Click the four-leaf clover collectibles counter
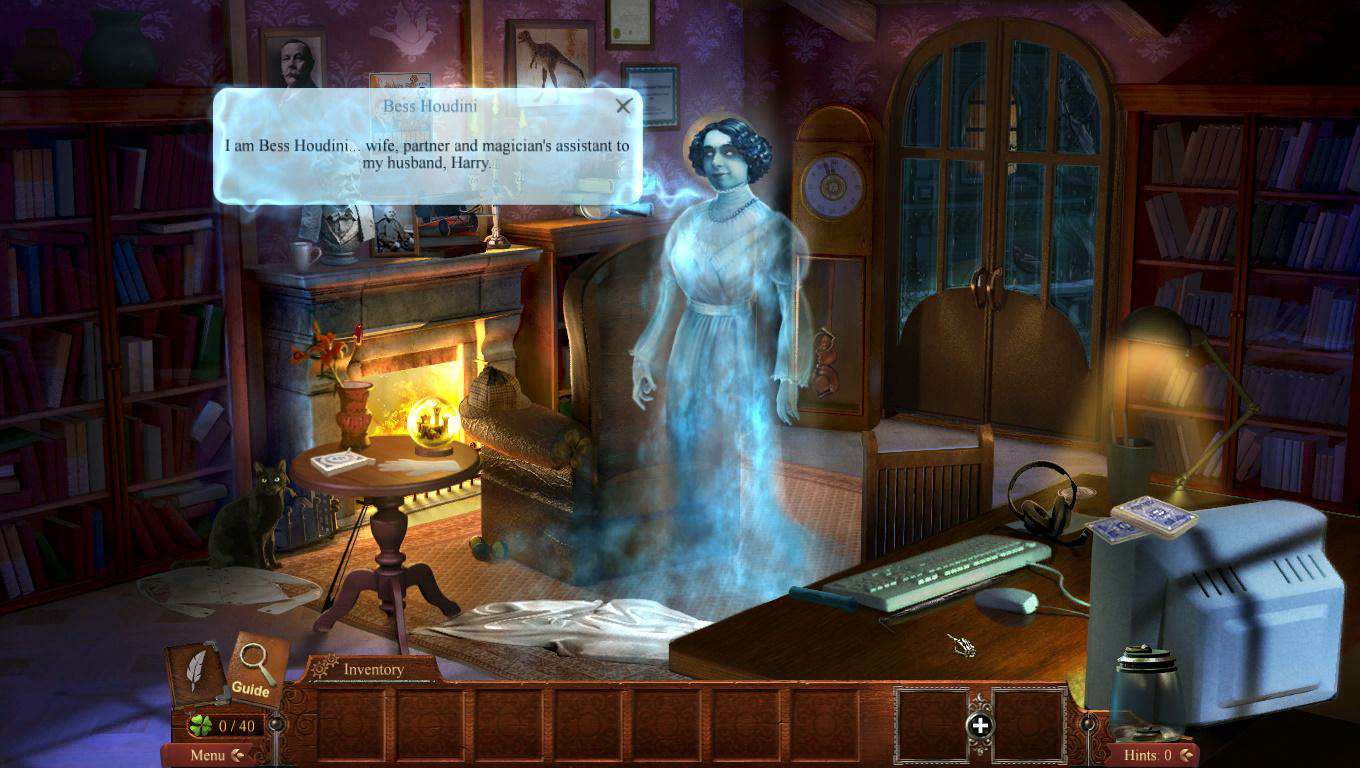The width and height of the screenshot is (1360, 768). coord(224,725)
